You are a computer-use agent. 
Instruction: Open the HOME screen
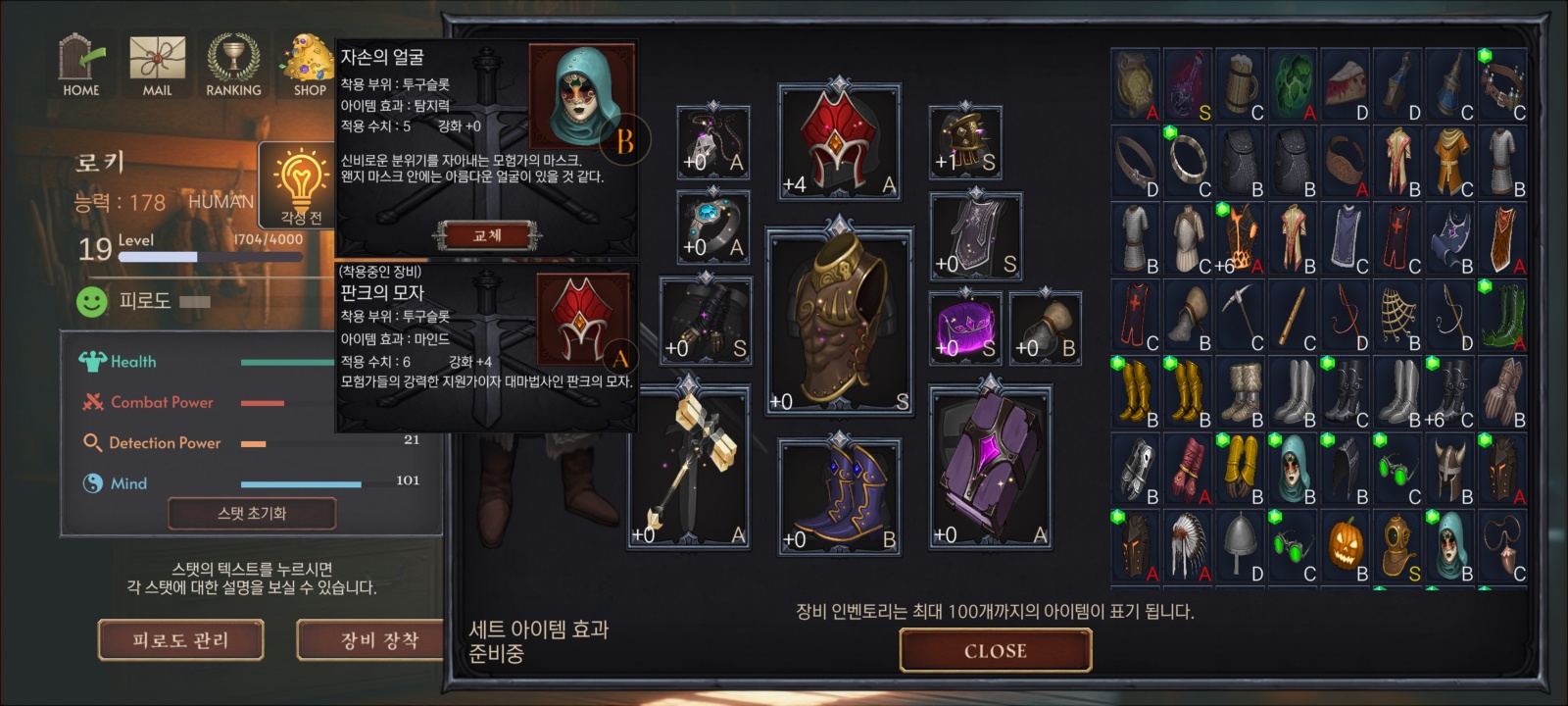[81, 66]
